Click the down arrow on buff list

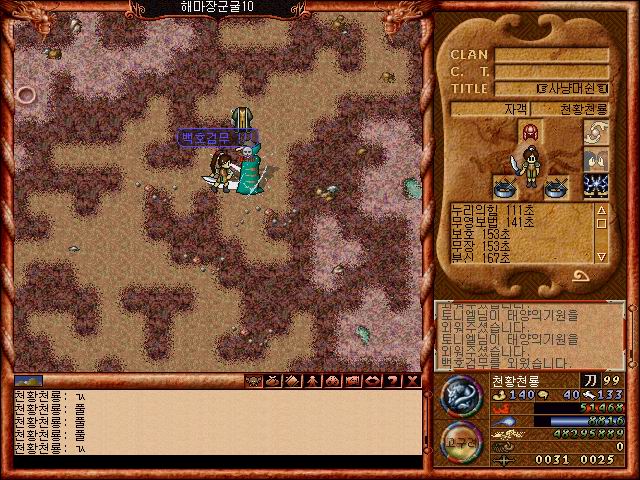click(x=601, y=256)
